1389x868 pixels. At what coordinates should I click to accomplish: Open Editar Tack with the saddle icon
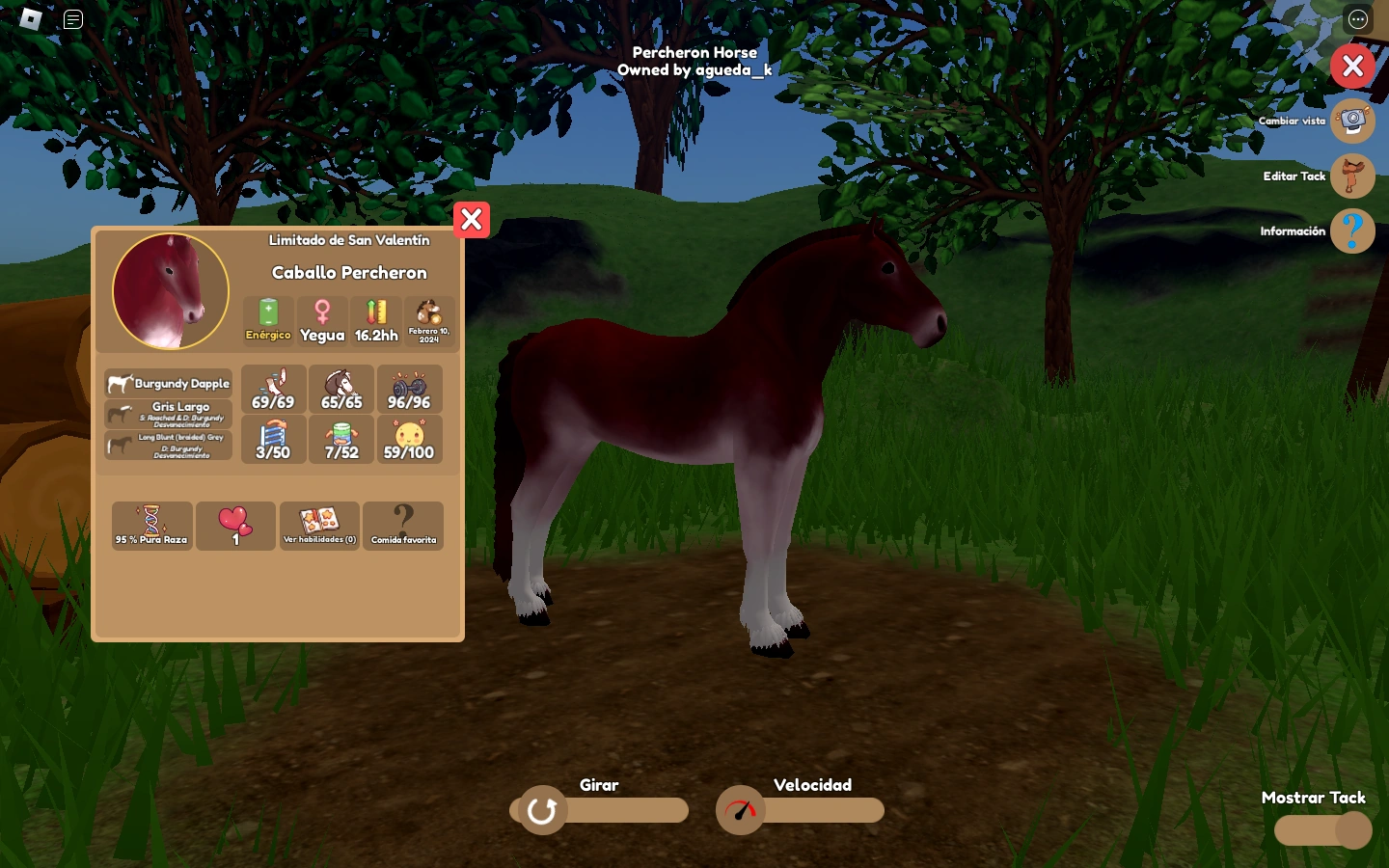(x=1352, y=176)
